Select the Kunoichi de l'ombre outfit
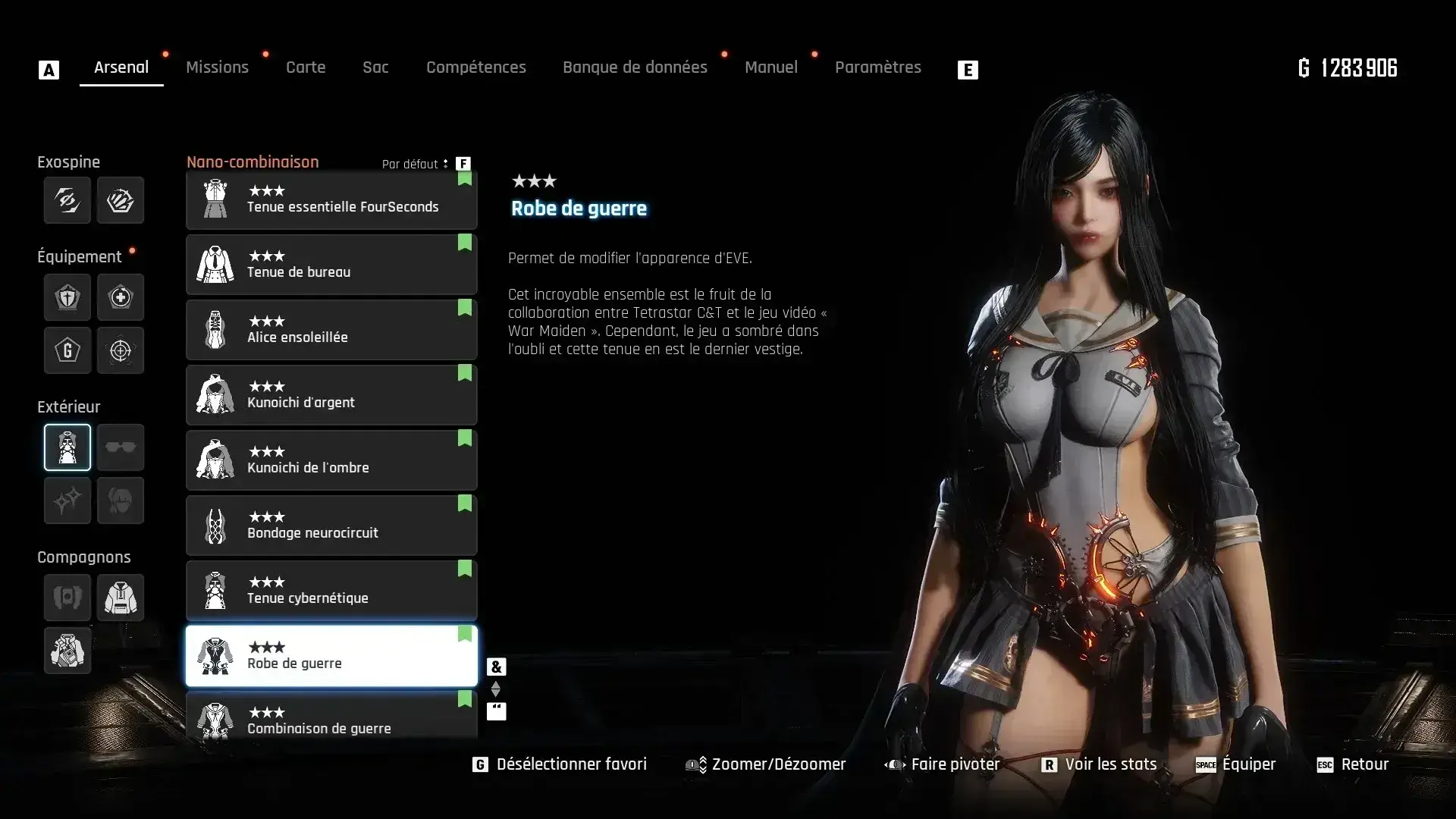 (x=331, y=460)
